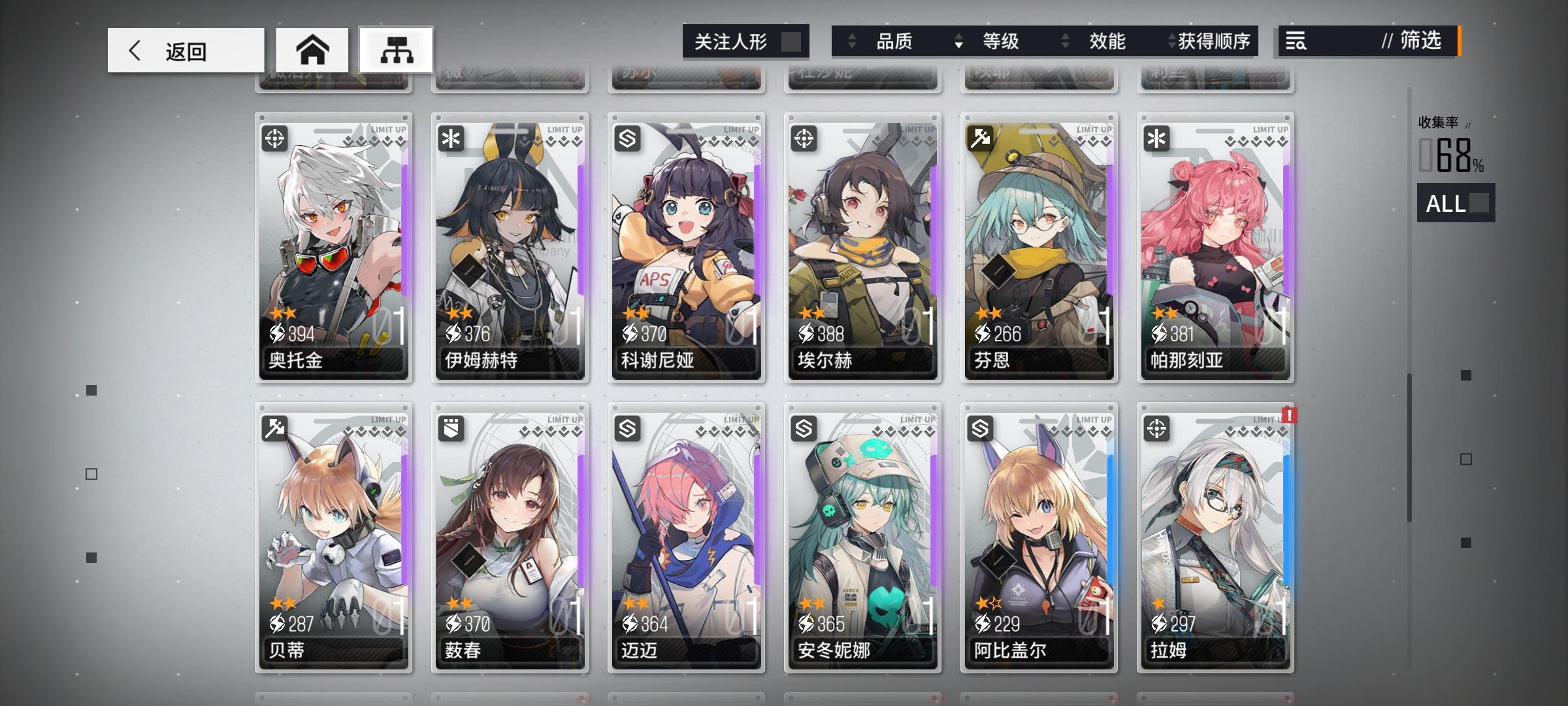Click the hammer class icon on 芬恩's card
1568x706 pixels.
(982, 138)
